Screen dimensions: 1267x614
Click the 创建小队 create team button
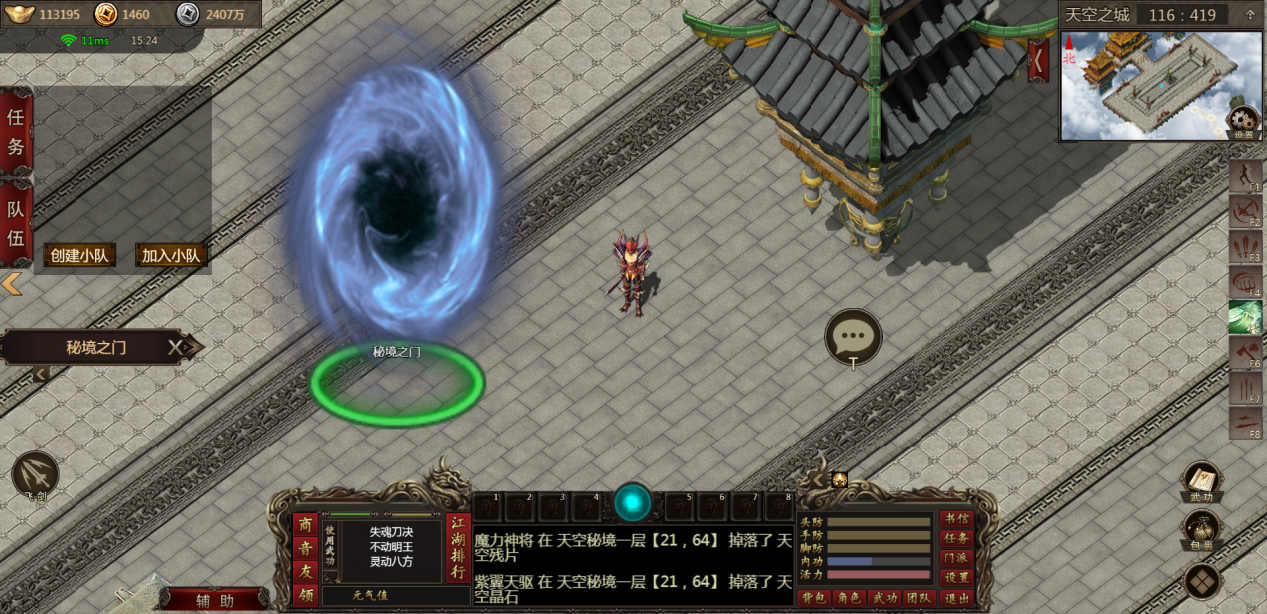pos(79,255)
